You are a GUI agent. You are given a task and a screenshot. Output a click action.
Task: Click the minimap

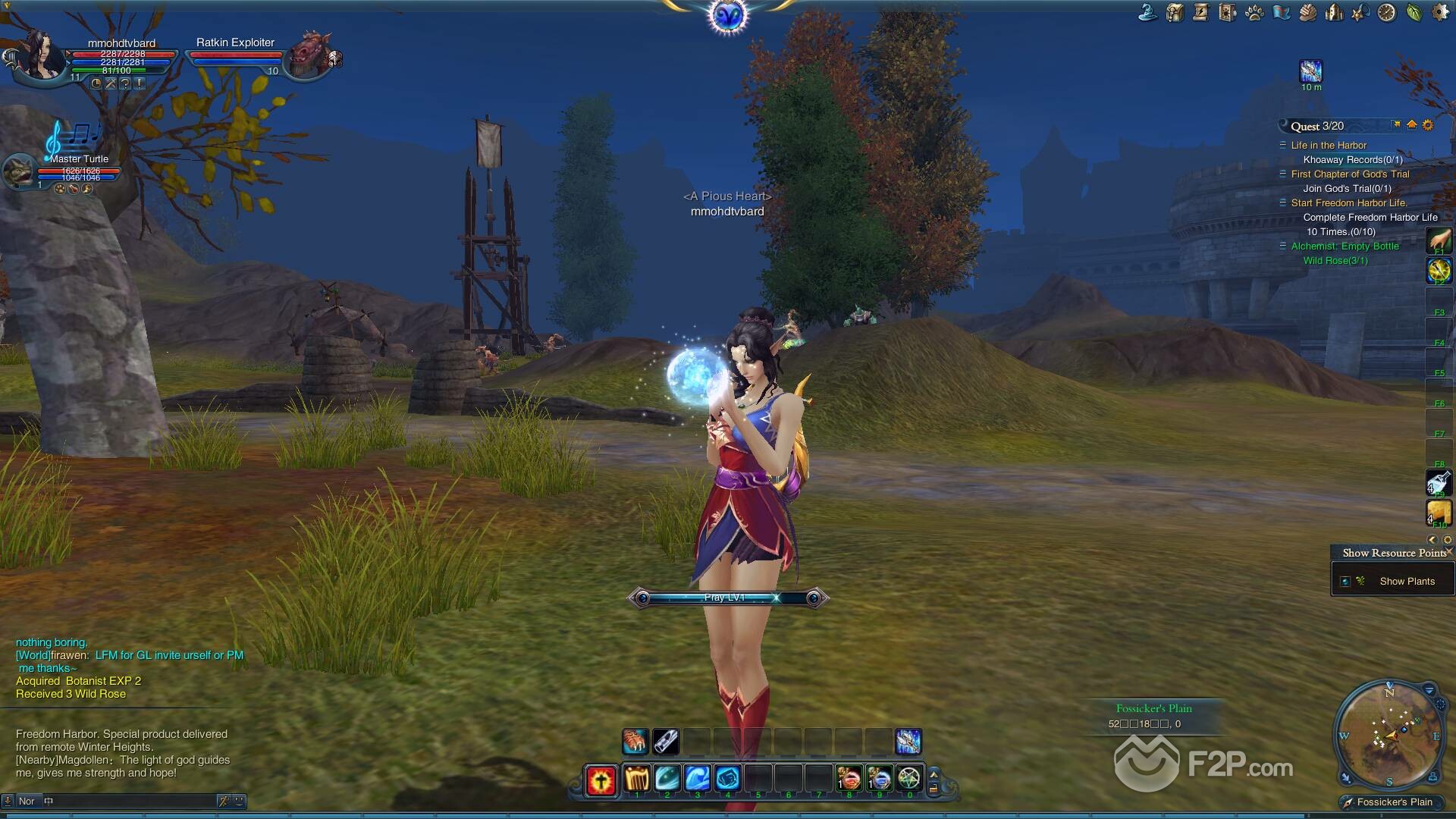point(1389,735)
